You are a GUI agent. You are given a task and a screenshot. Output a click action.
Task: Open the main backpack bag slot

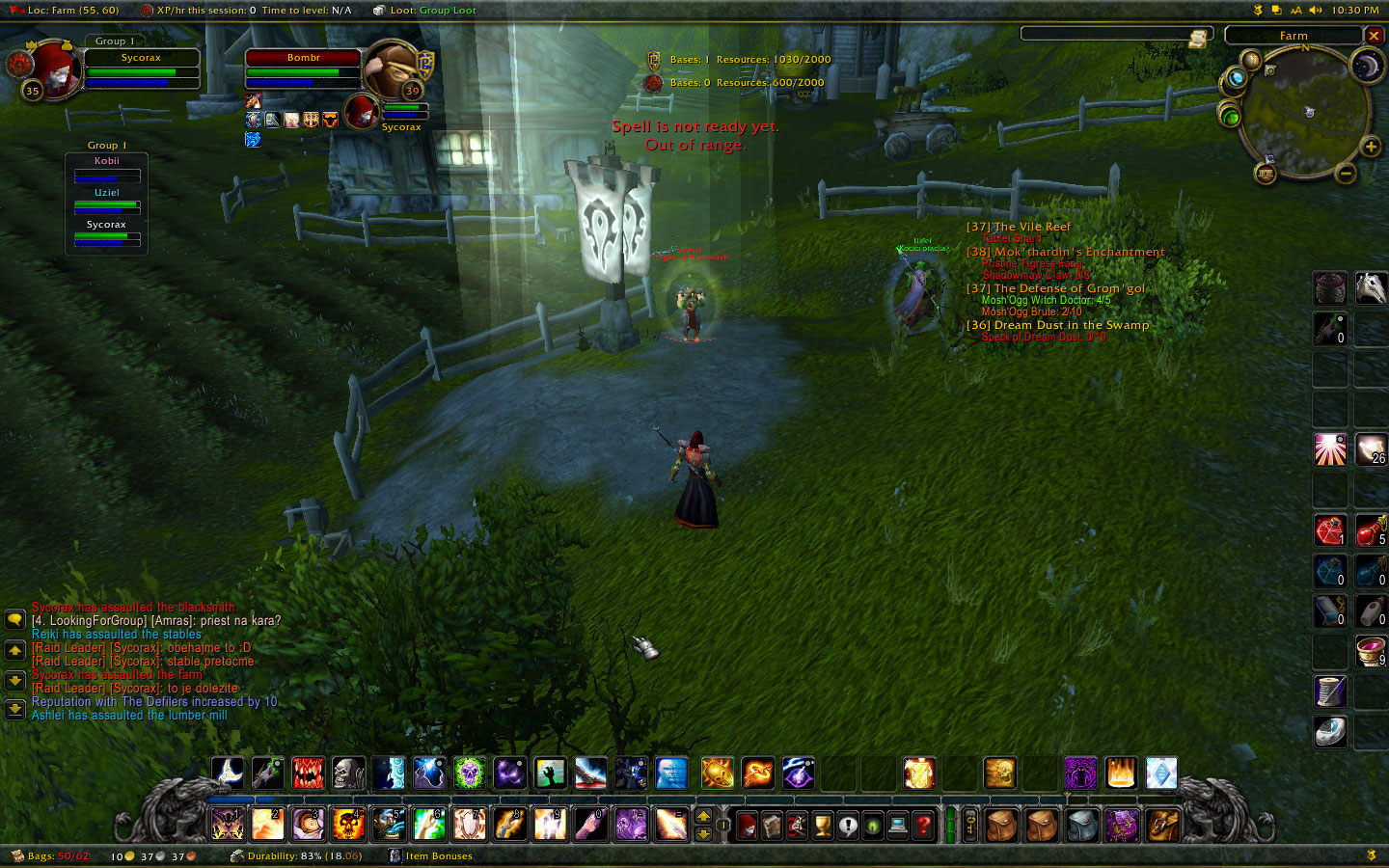[1163, 826]
